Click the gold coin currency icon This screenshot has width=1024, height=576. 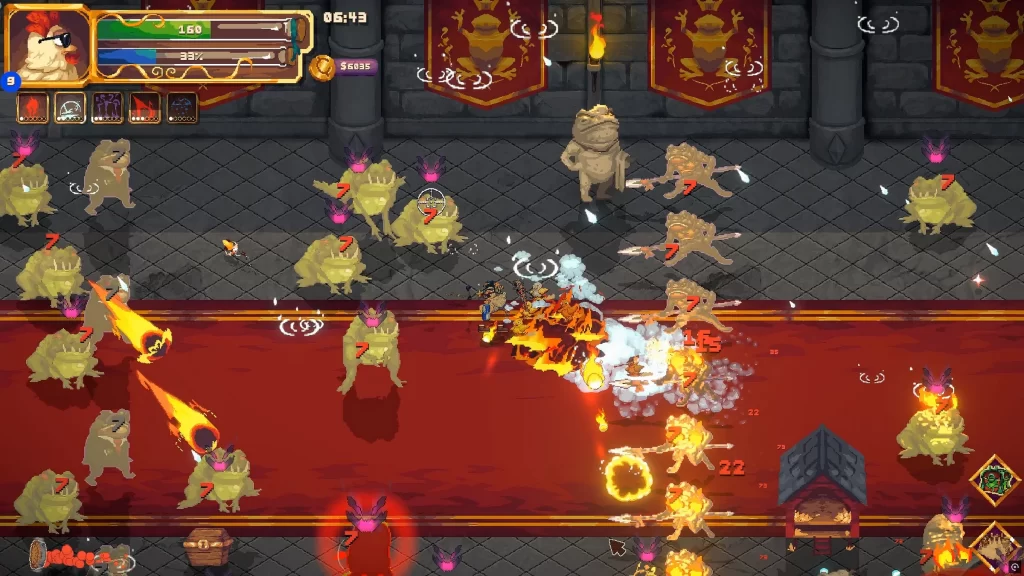tap(322, 68)
